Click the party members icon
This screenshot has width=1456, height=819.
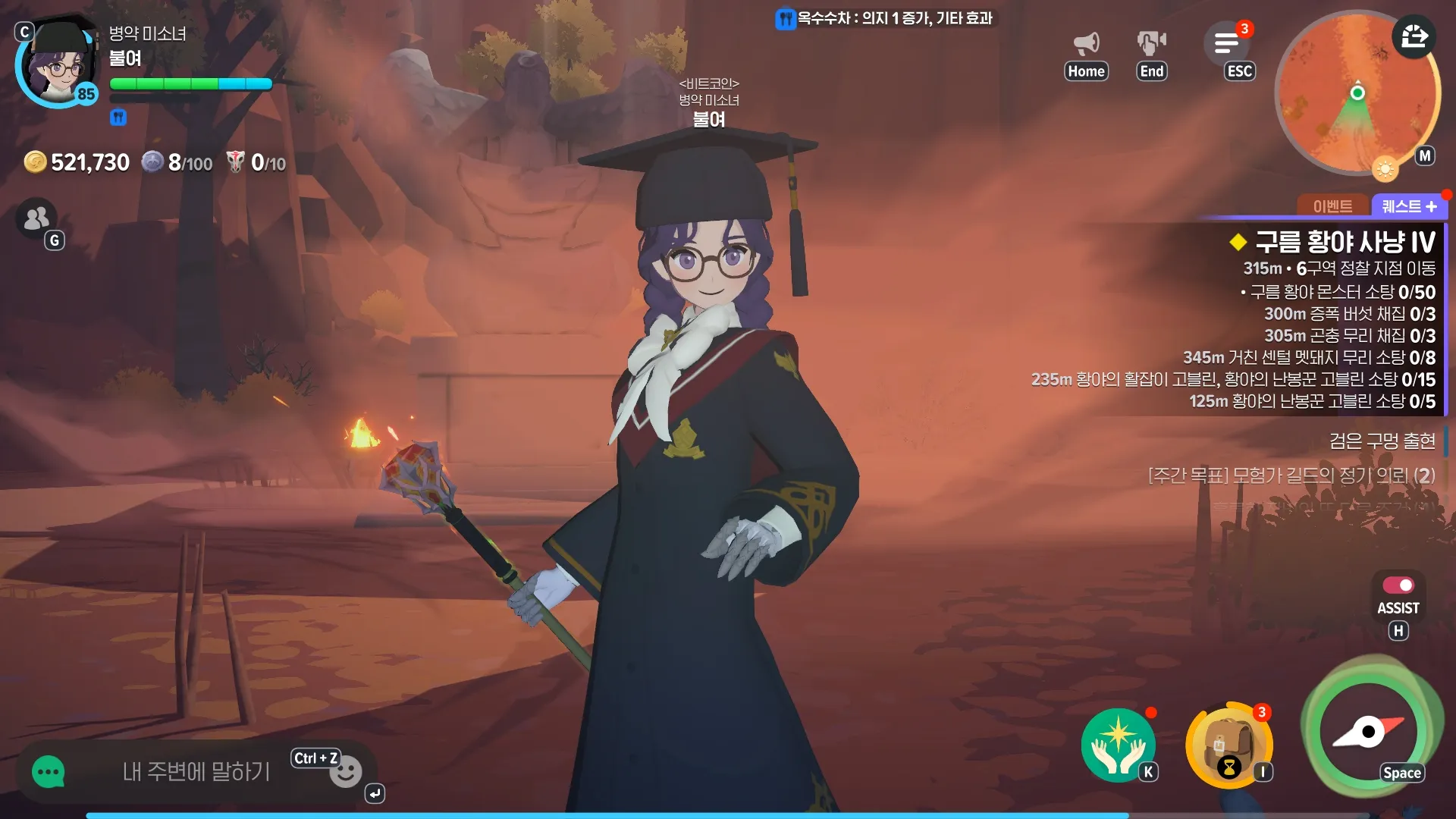[36, 218]
